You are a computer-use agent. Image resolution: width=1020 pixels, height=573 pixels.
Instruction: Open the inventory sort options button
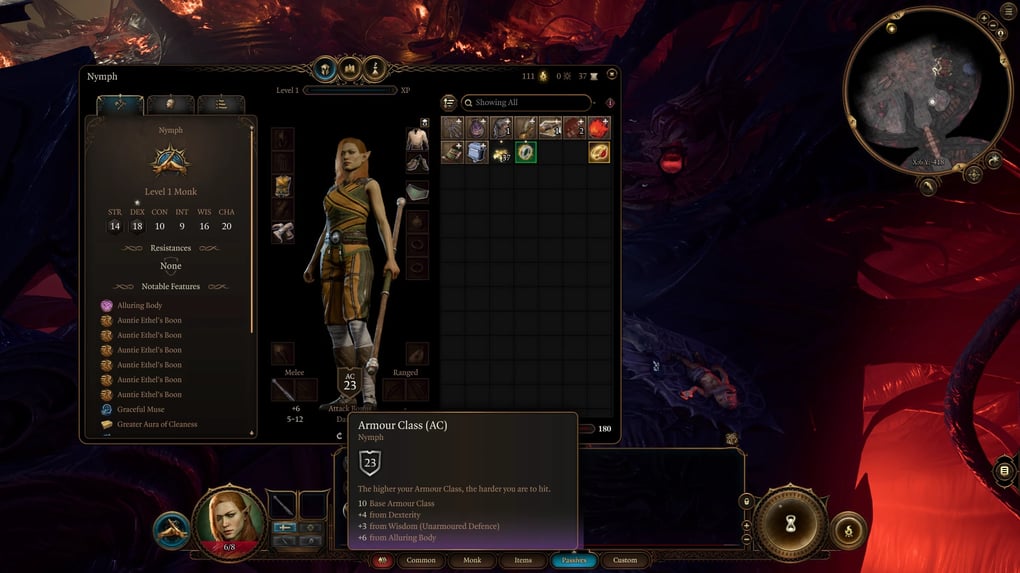449,102
